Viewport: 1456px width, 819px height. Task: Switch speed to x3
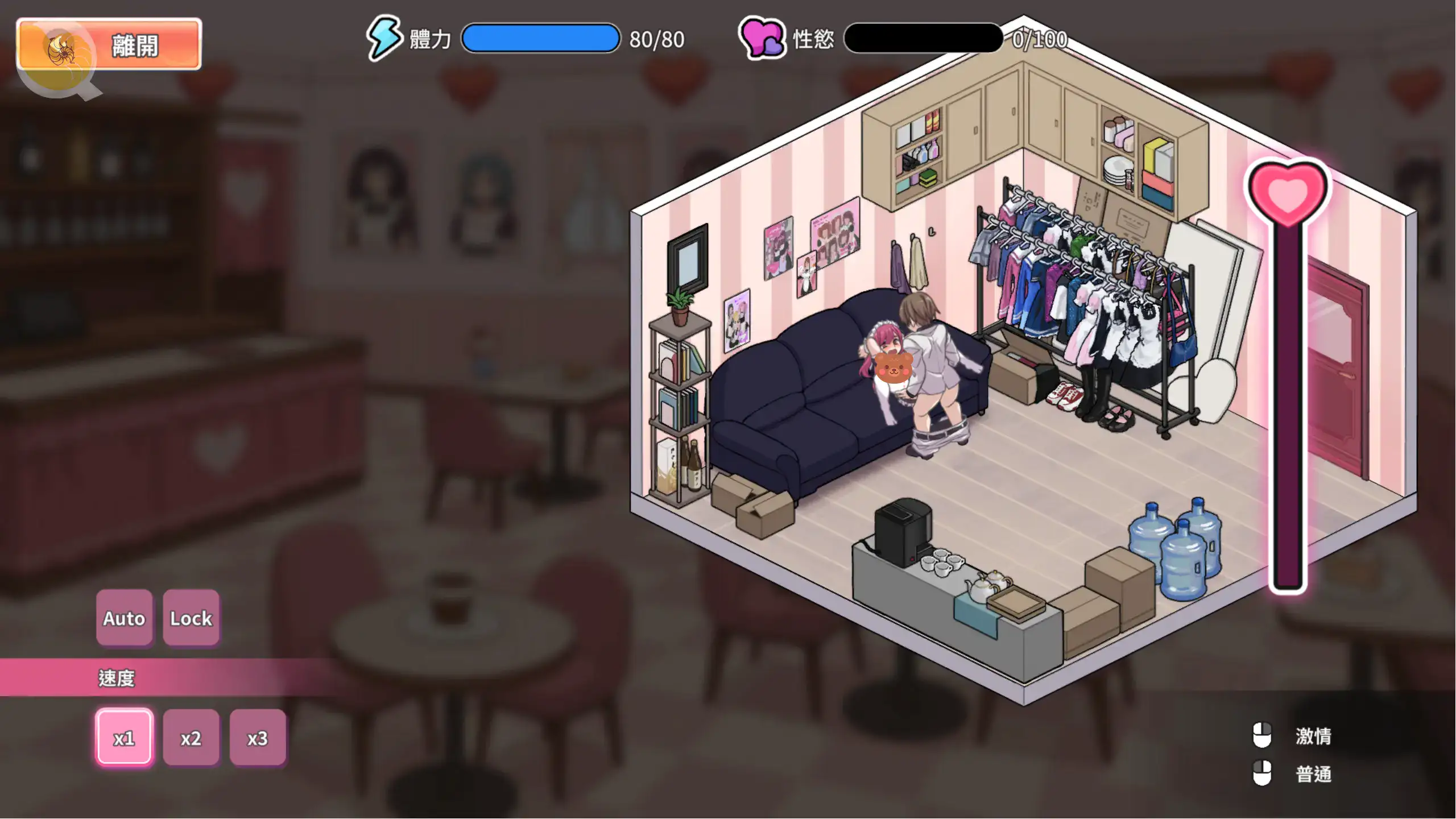(258, 738)
